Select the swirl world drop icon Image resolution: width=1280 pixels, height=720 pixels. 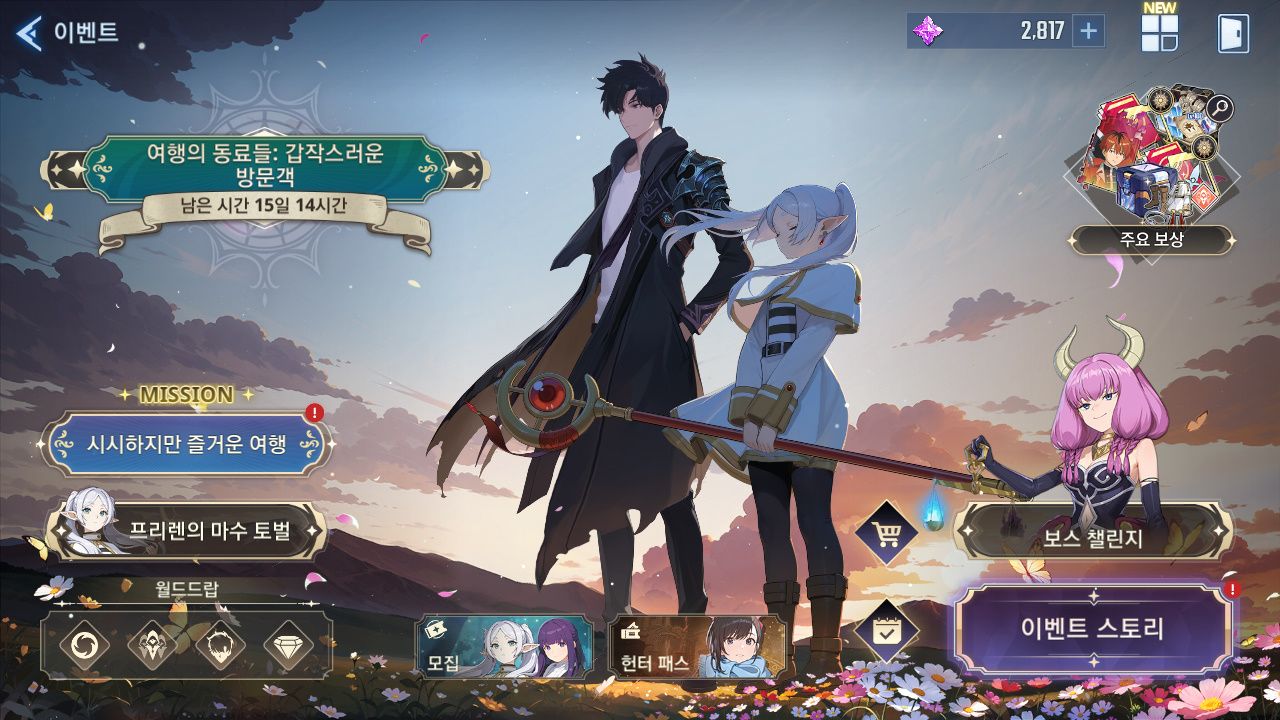click(84, 645)
